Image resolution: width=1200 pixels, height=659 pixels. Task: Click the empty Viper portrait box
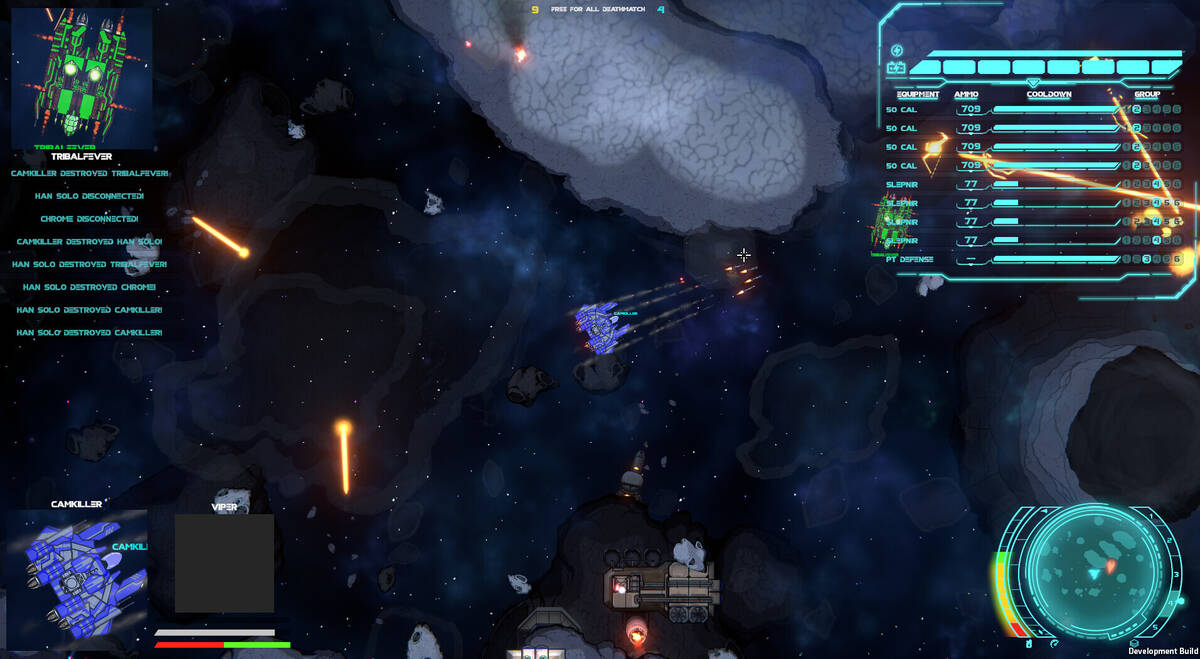coord(224,563)
